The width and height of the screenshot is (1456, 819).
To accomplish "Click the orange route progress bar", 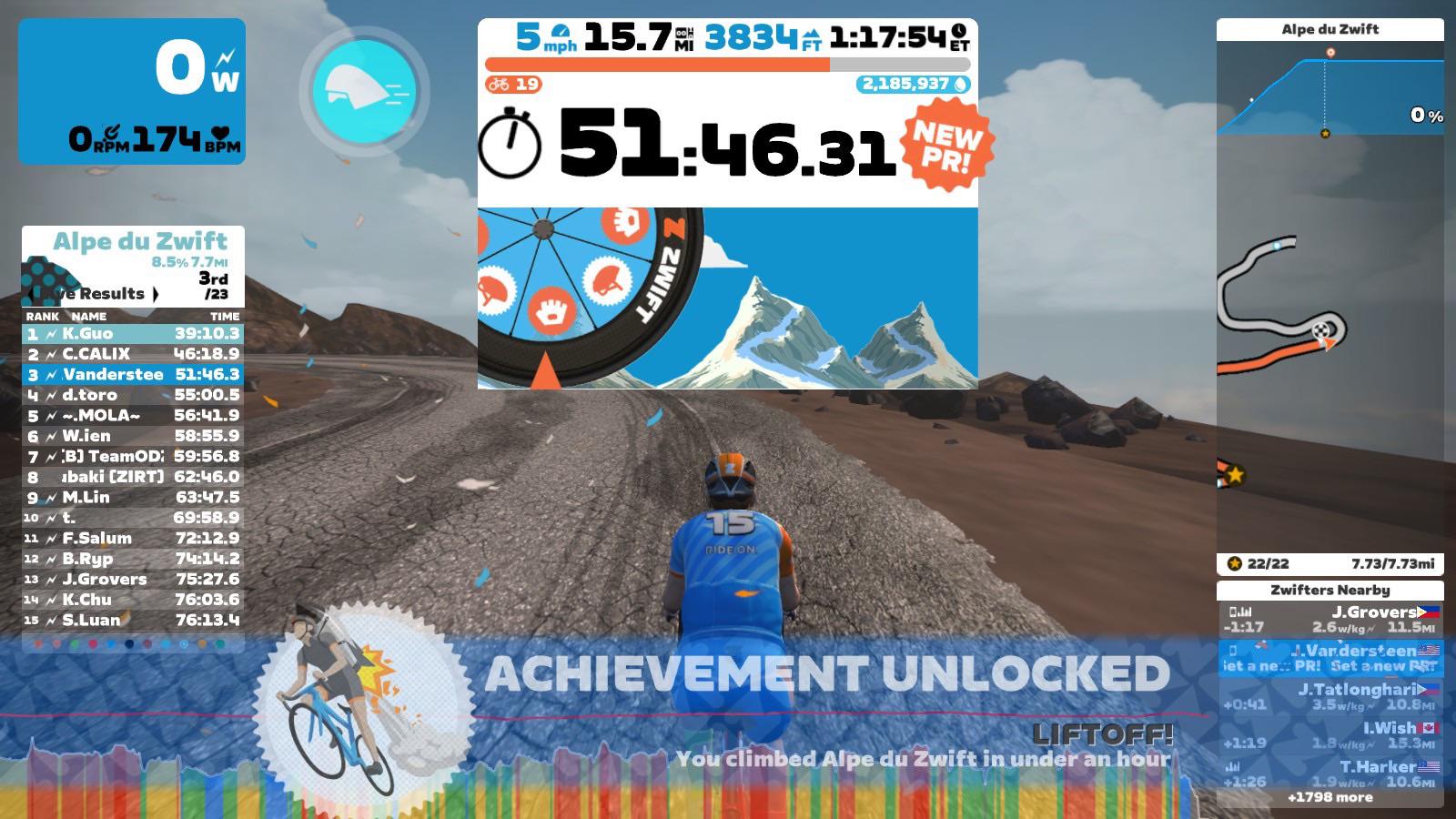I will (655, 65).
